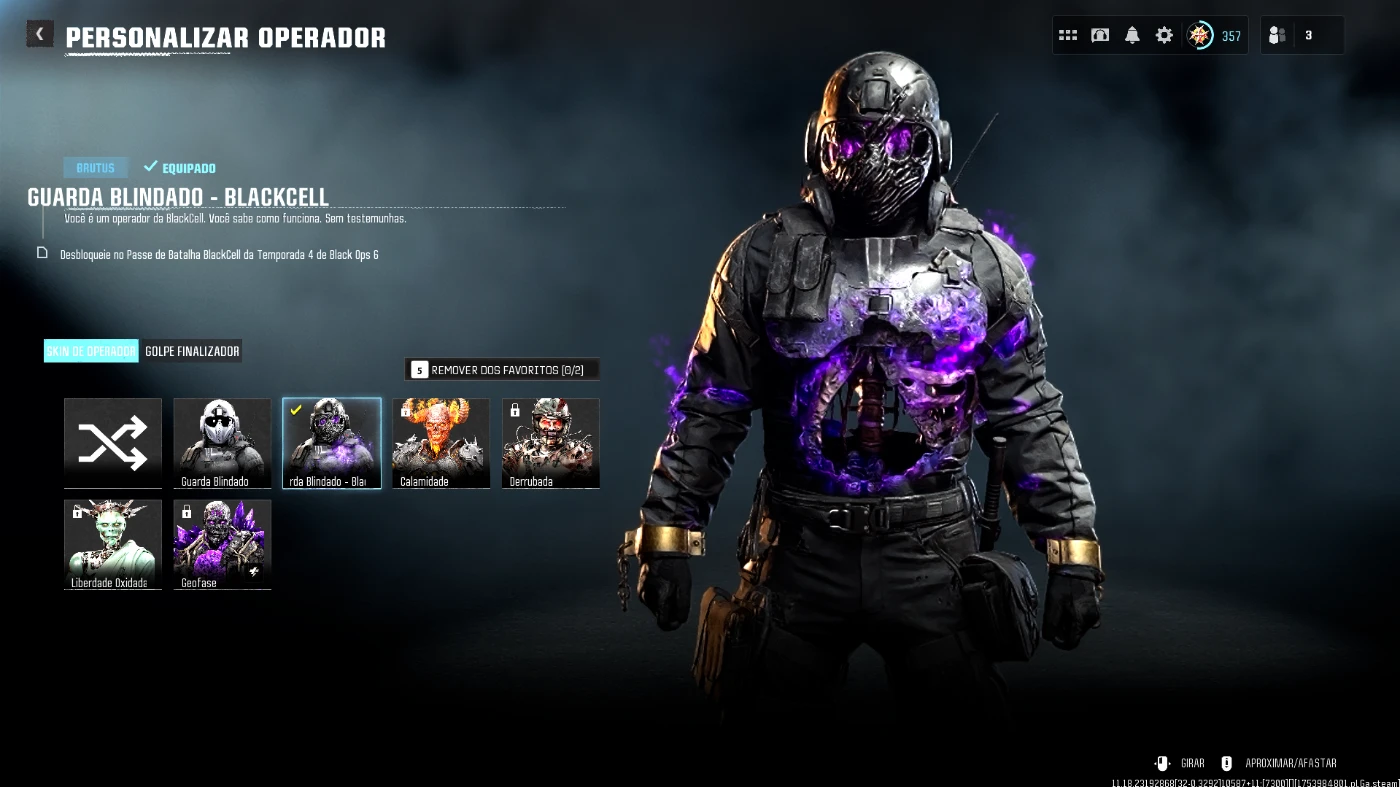Image resolution: width=1400 pixels, height=787 pixels.
Task: Open the icon left of the bell
Action: [1100, 35]
